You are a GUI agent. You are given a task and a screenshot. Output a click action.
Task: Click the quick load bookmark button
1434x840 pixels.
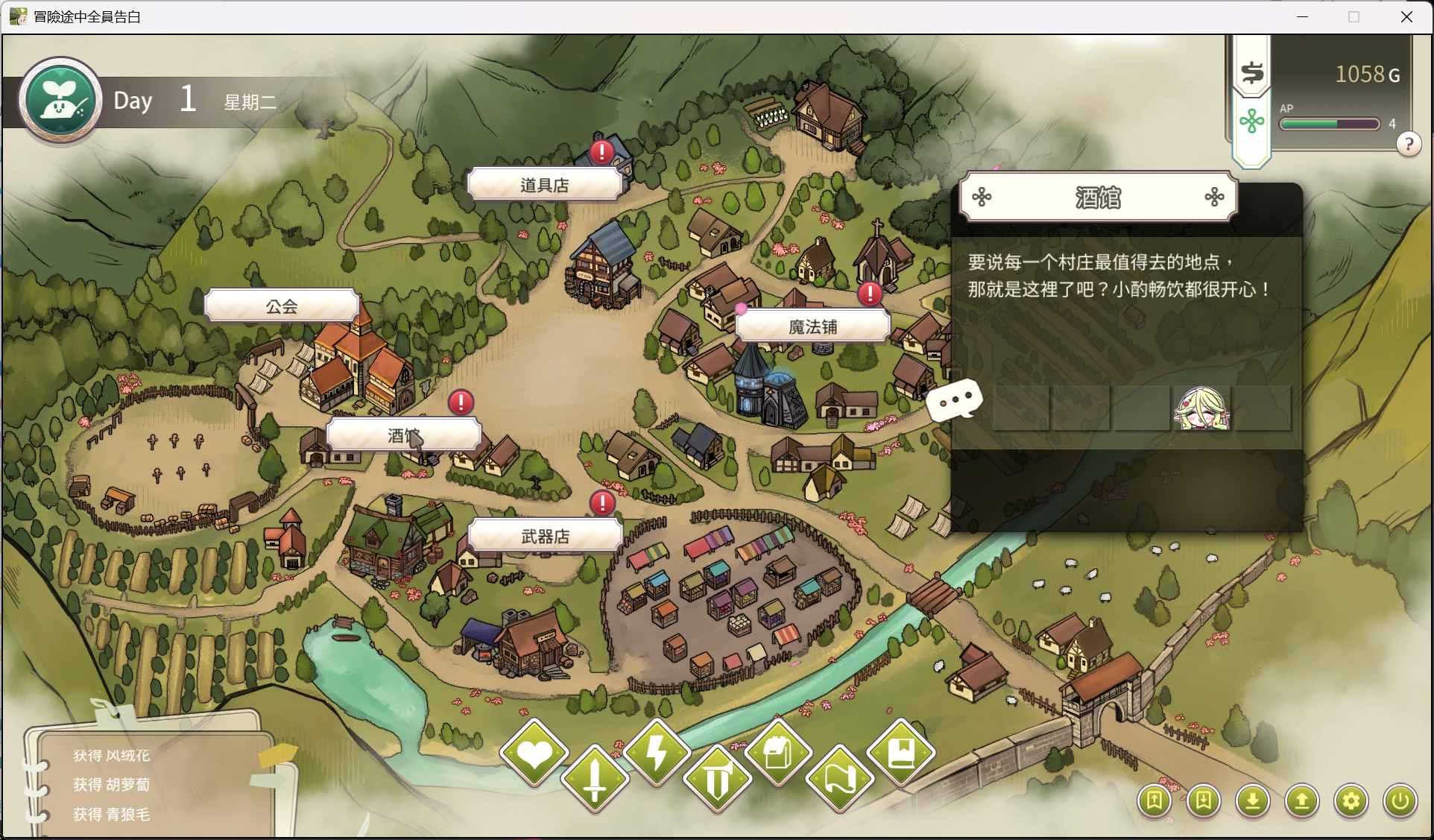[1204, 801]
